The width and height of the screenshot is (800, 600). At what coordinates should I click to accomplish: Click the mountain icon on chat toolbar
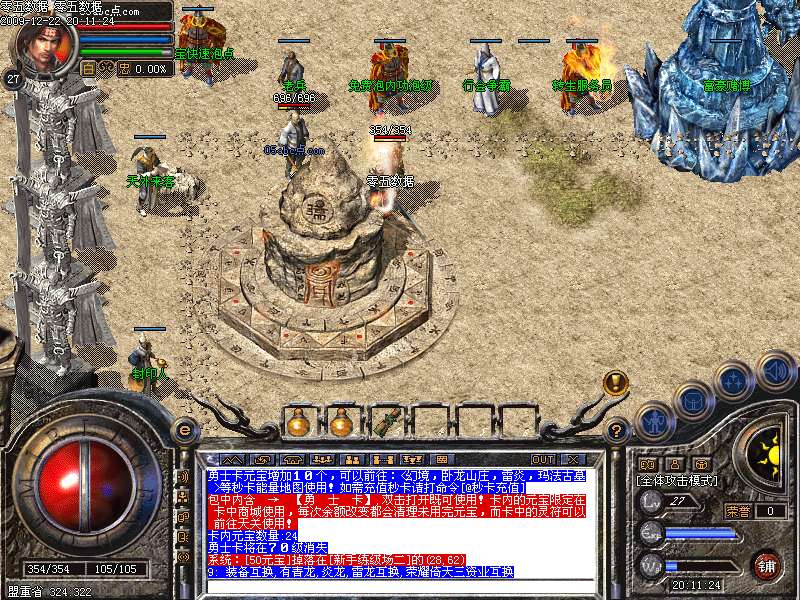[233, 459]
